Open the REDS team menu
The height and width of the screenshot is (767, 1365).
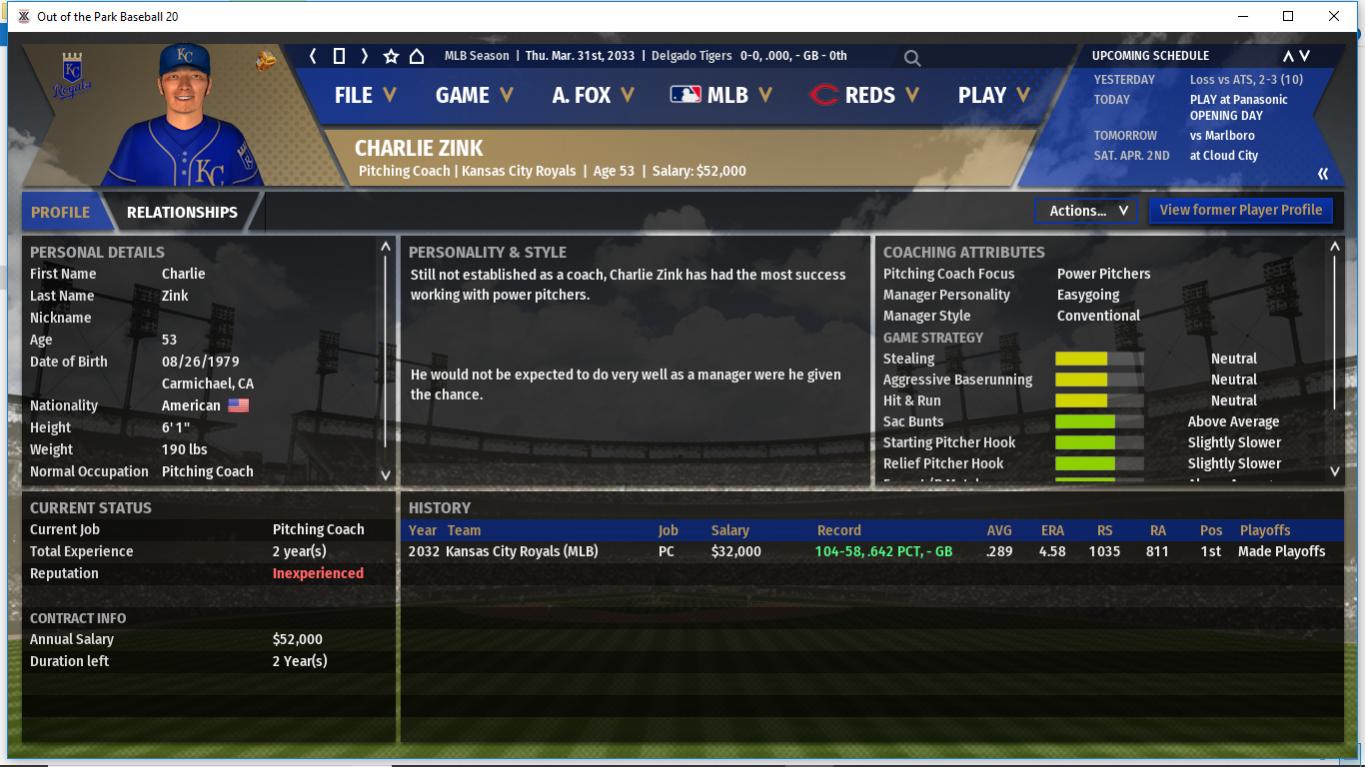pyautogui.click(x=864, y=95)
